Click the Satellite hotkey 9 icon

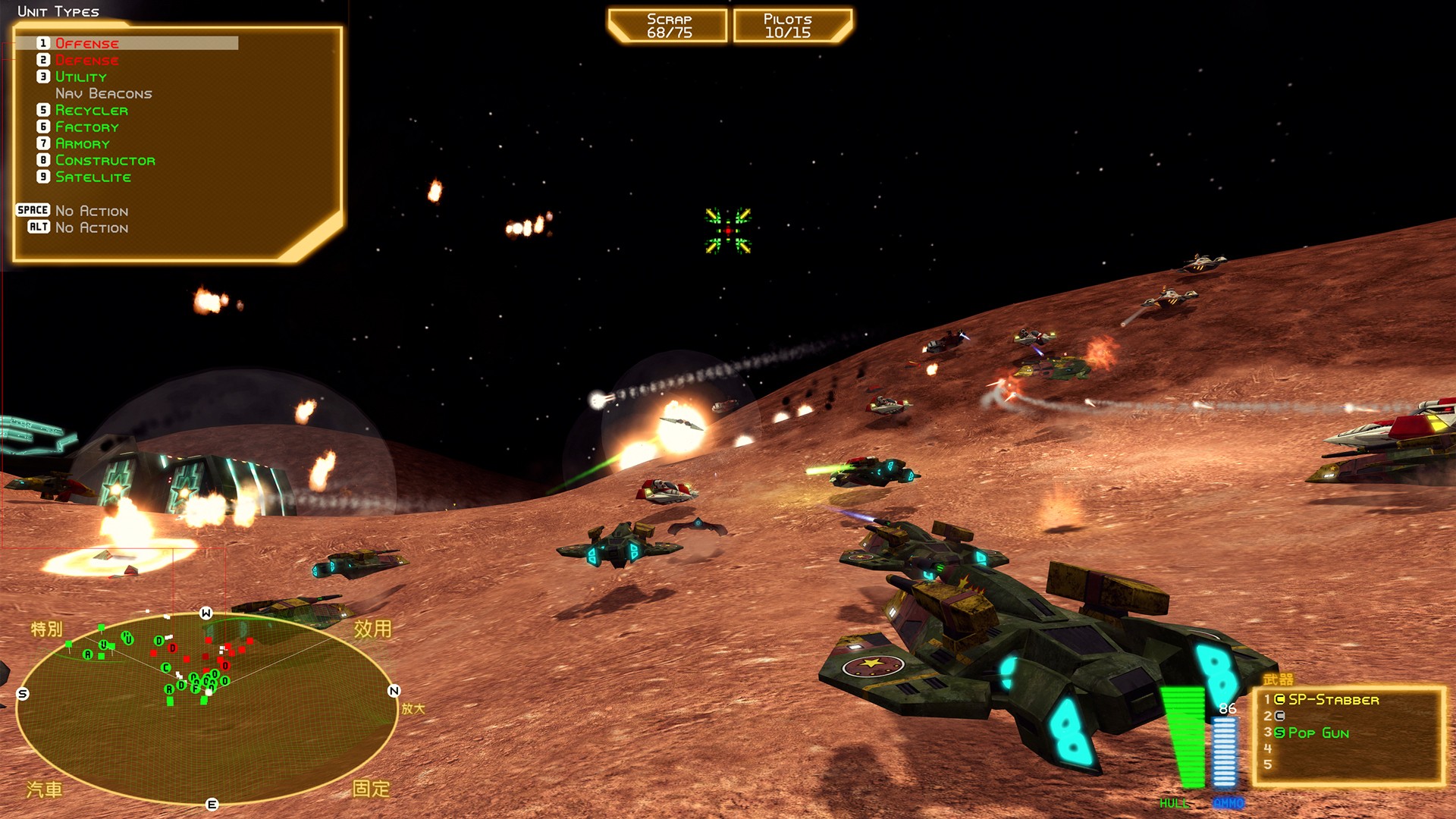[x=44, y=177]
